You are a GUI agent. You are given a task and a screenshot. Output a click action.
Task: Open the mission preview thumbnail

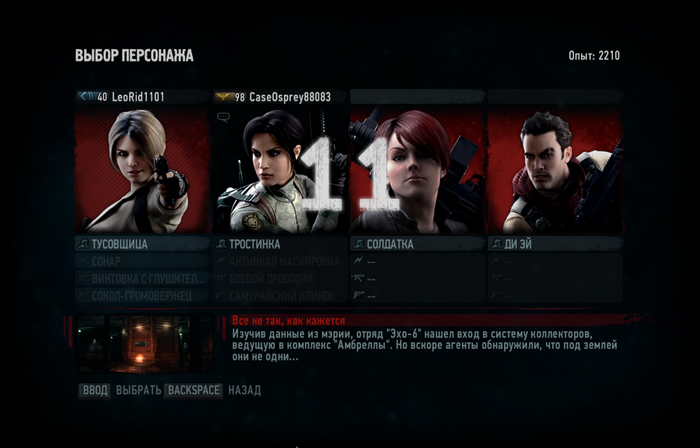(144, 344)
